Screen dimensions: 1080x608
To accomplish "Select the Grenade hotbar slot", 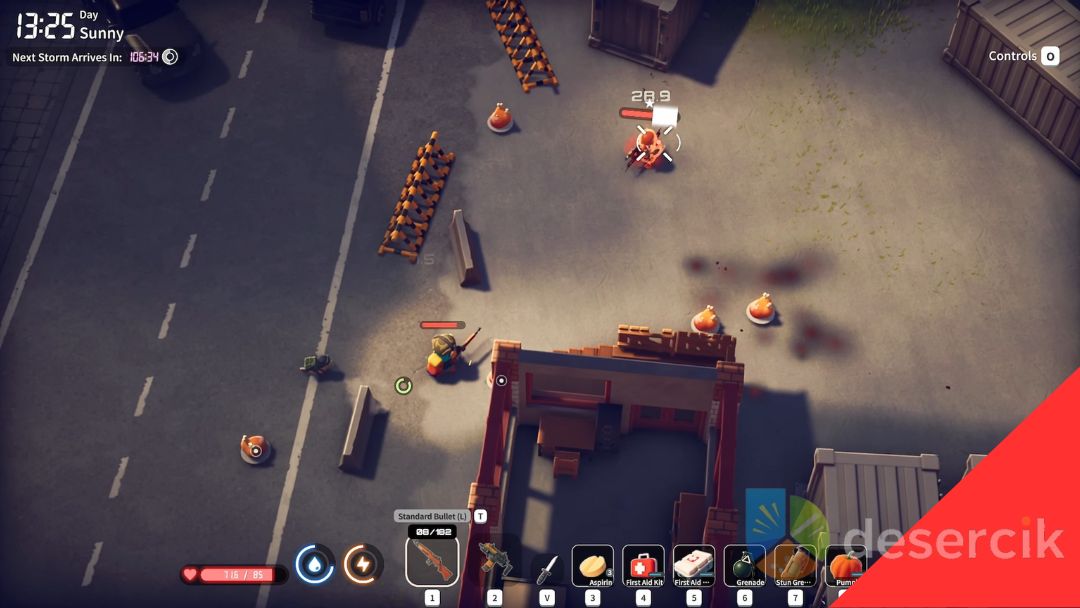I will tap(744, 565).
